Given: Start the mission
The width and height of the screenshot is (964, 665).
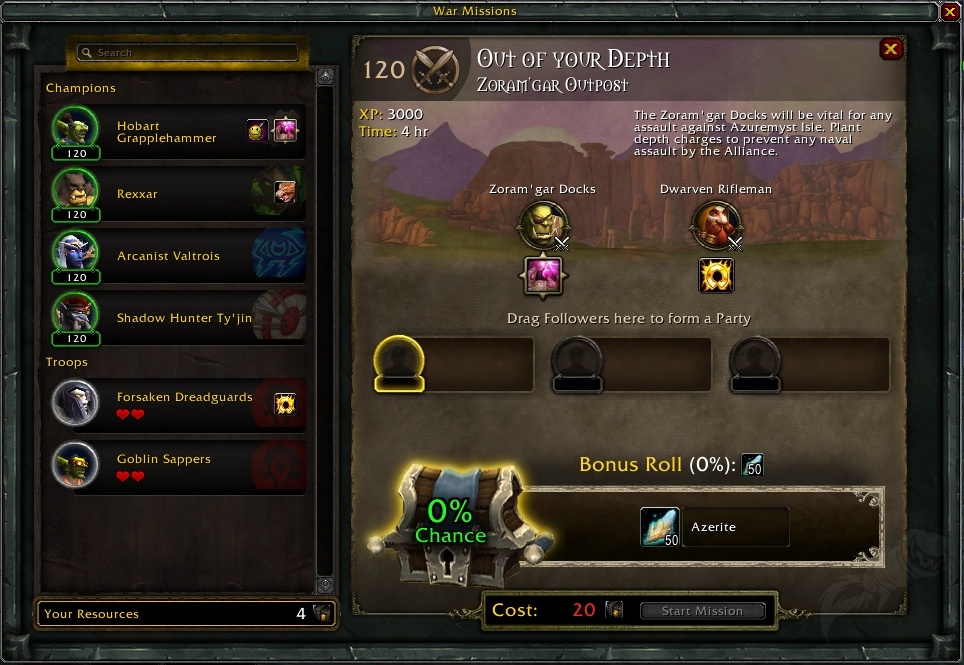Looking at the screenshot, I should click(702, 610).
